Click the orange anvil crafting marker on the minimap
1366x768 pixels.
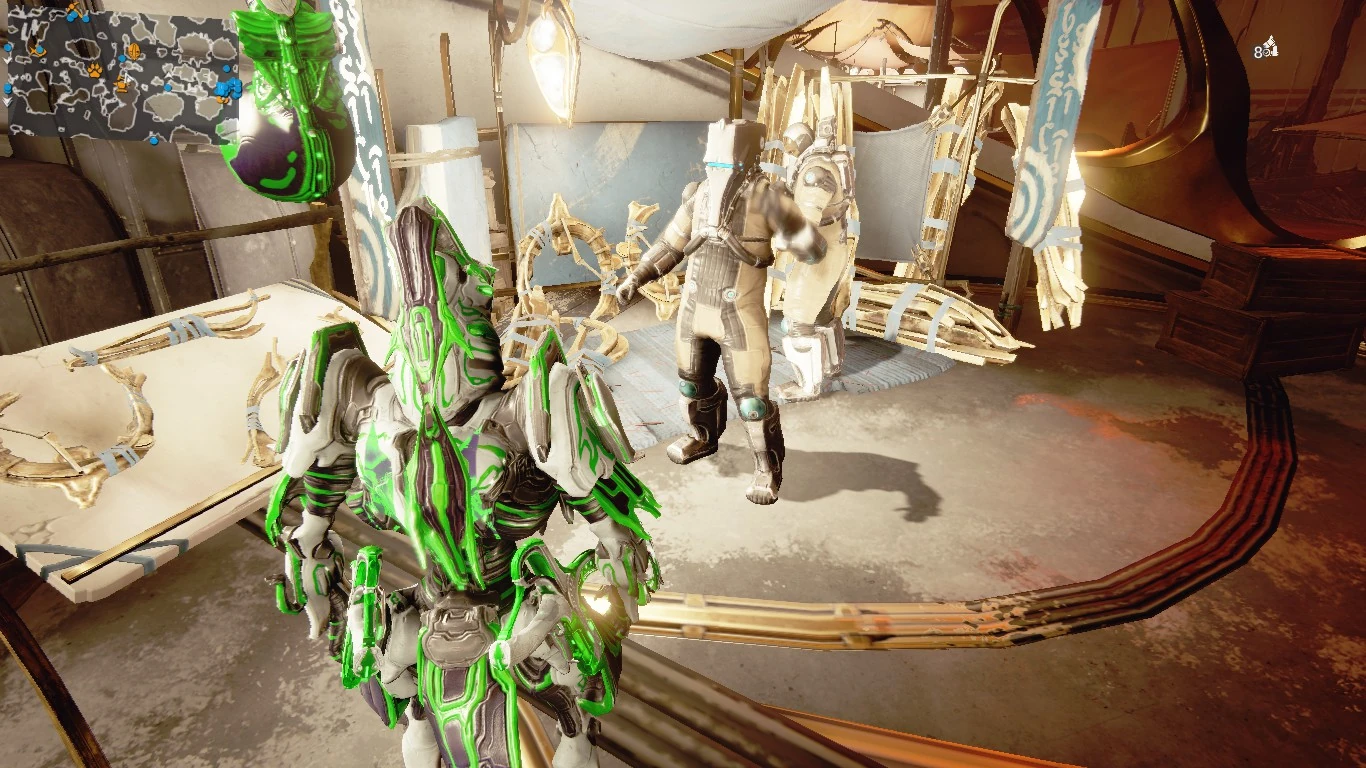pos(121,85)
